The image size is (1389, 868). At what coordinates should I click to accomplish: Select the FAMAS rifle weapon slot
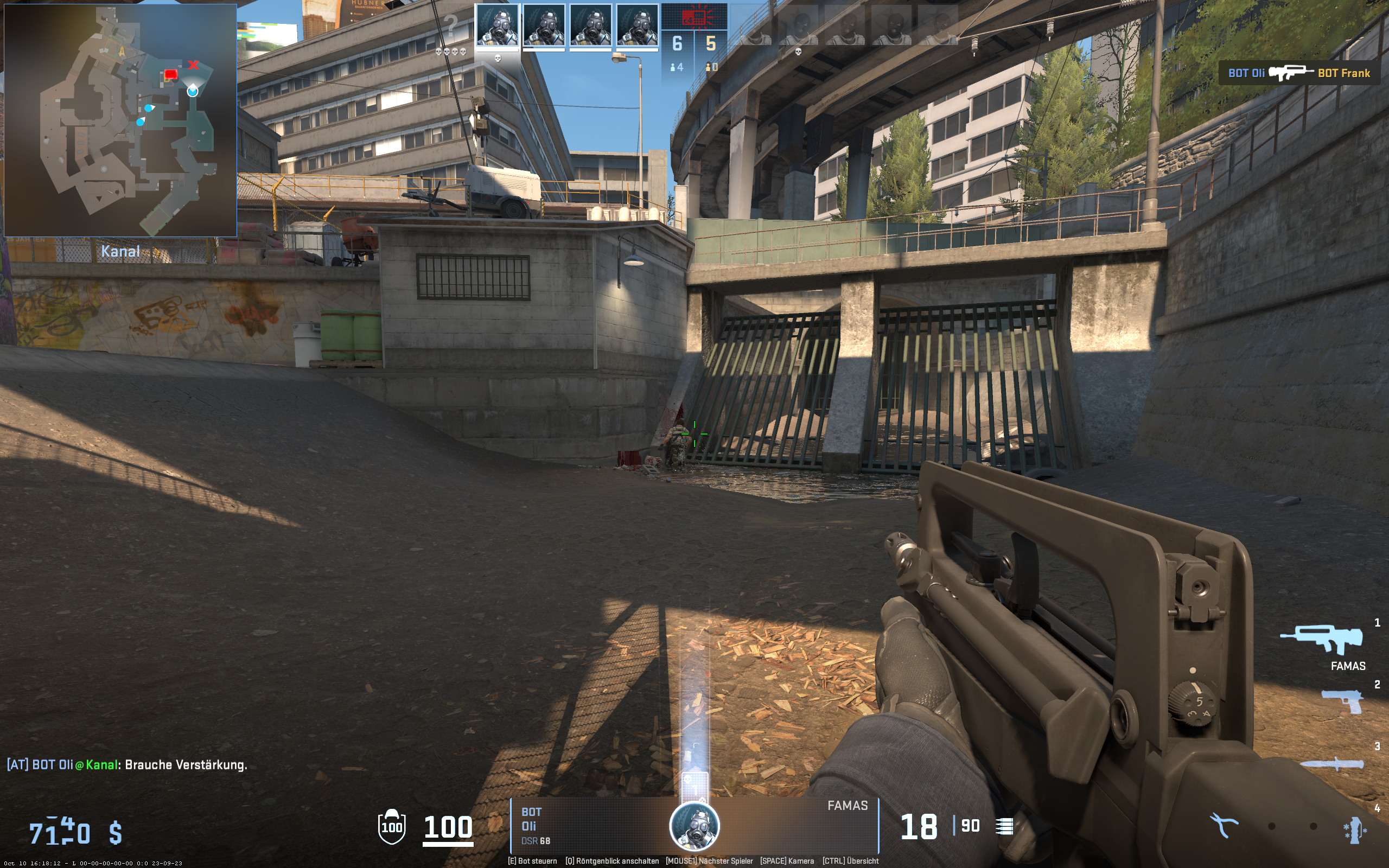pos(1321,639)
